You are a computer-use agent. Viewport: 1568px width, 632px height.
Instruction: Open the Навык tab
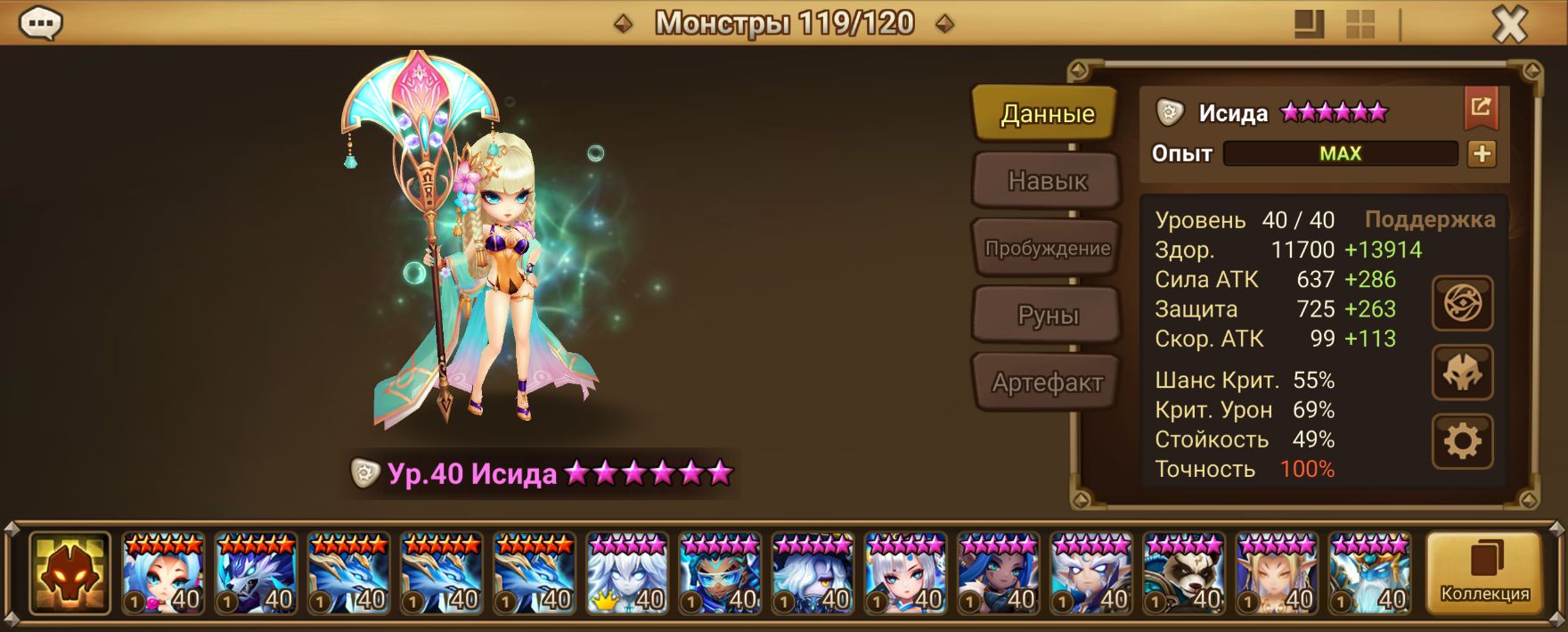click(1047, 181)
